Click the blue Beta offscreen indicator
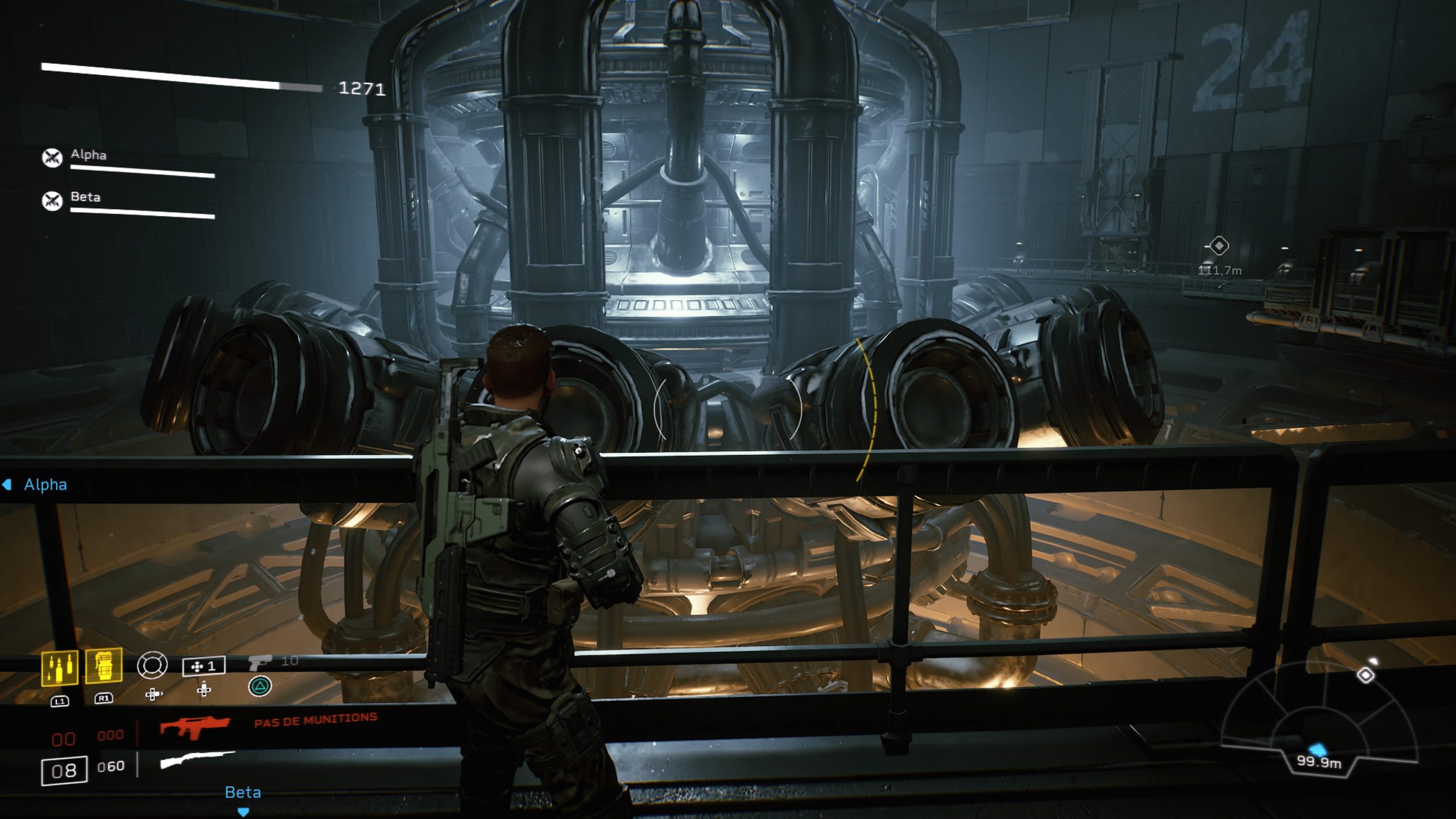The height and width of the screenshot is (819, 1456). pos(243,795)
